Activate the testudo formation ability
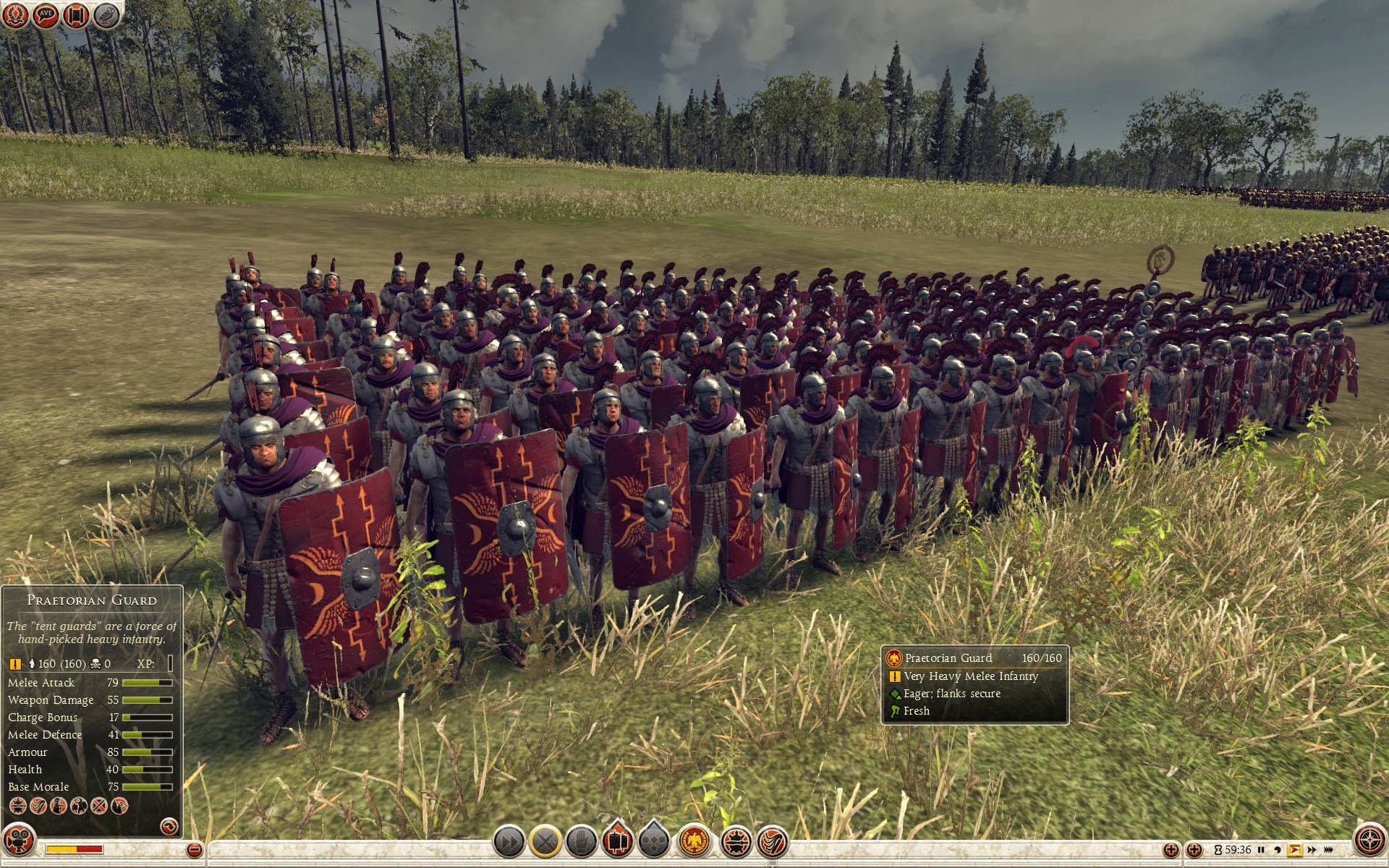This screenshot has width=1389, height=868. pos(736,842)
